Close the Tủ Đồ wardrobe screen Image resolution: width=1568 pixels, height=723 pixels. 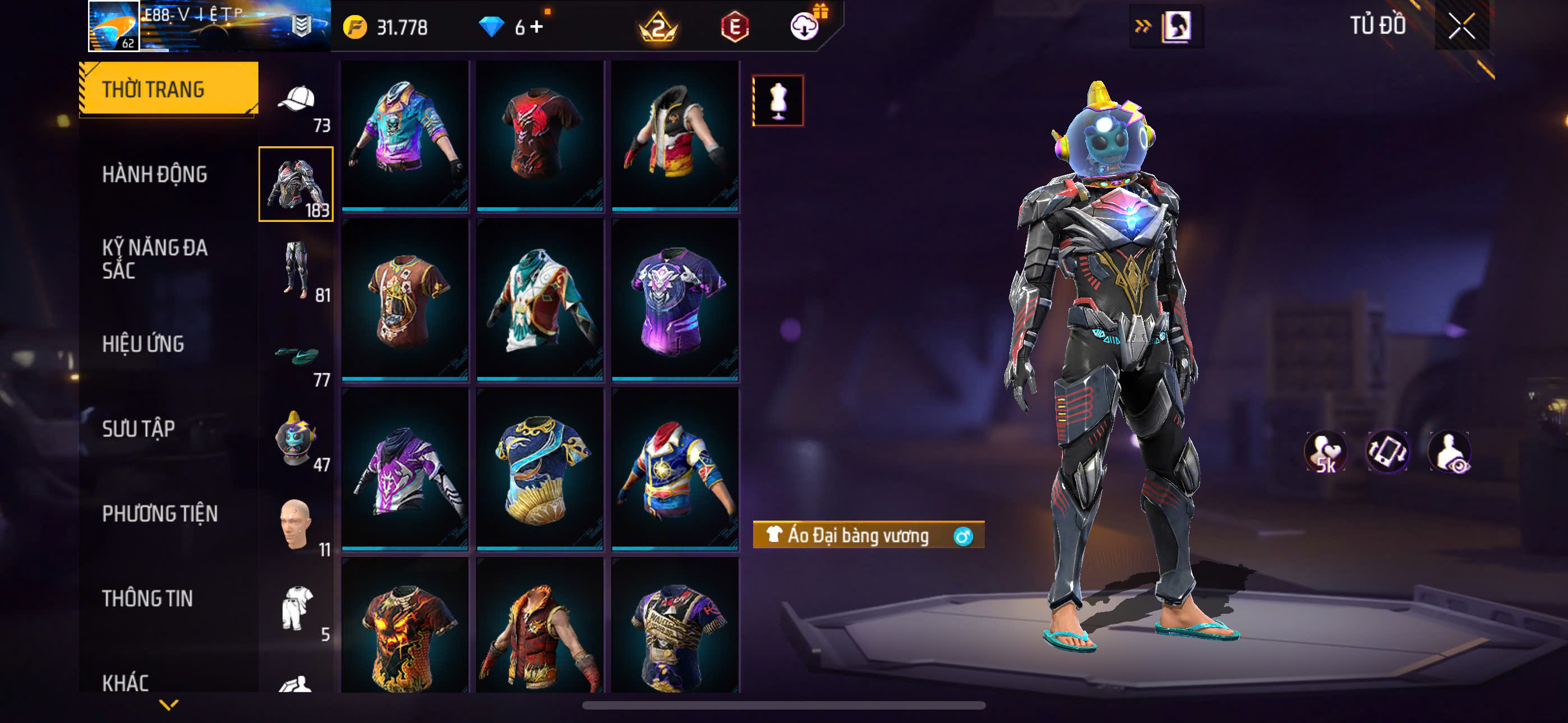1461,26
